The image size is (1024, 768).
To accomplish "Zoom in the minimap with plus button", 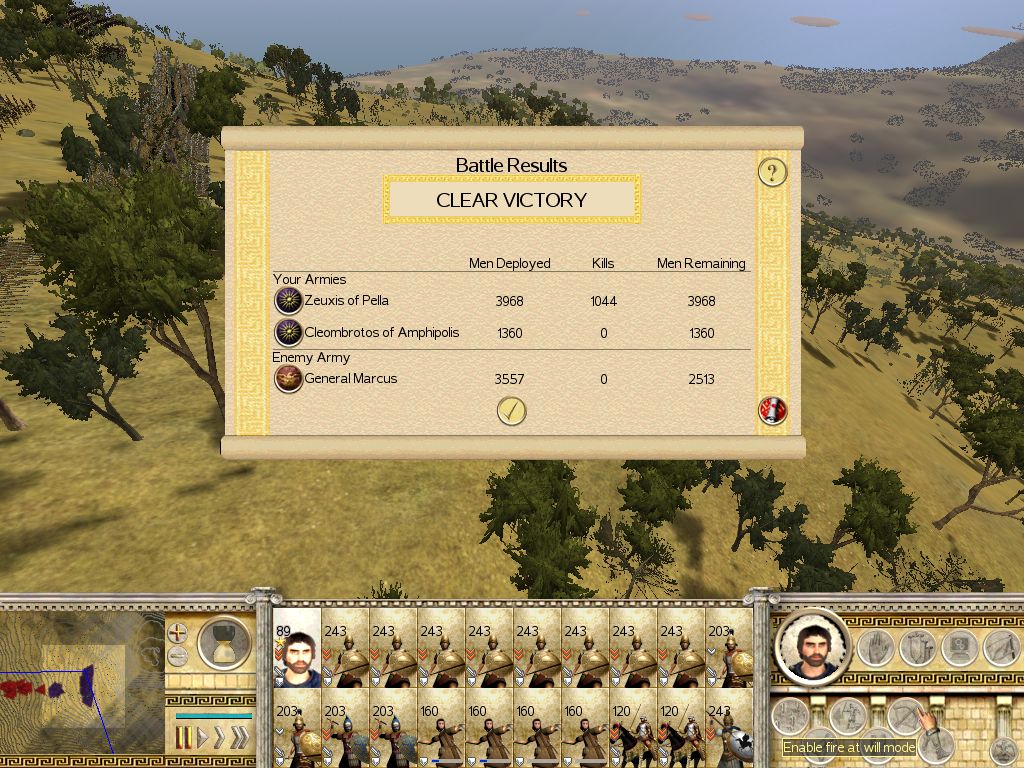I will click(x=177, y=633).
